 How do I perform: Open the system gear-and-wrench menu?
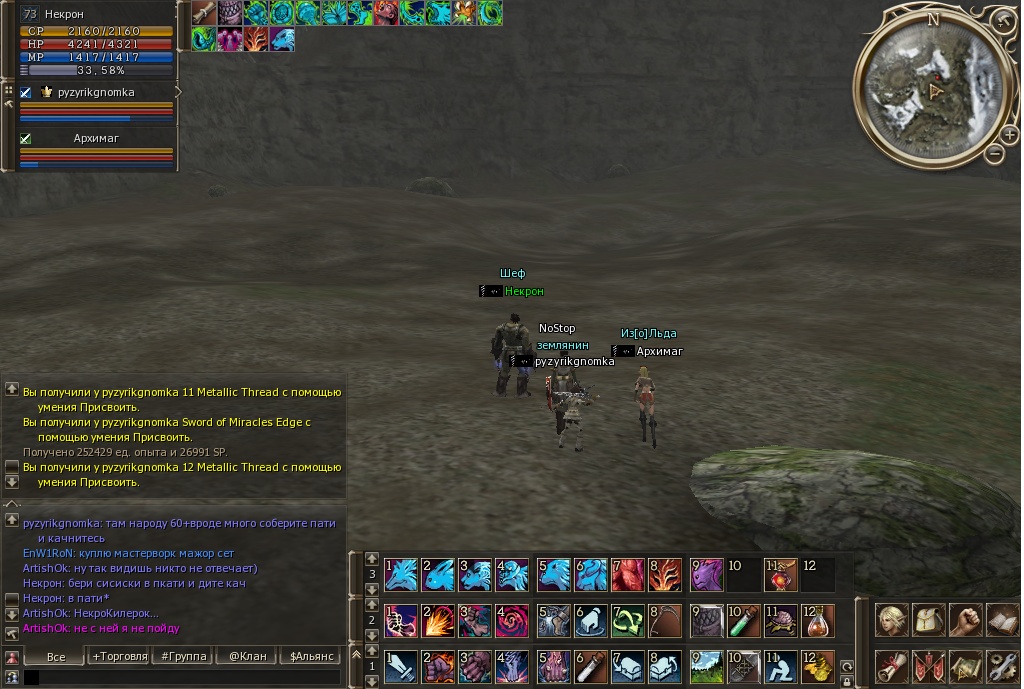point(1002,666)
